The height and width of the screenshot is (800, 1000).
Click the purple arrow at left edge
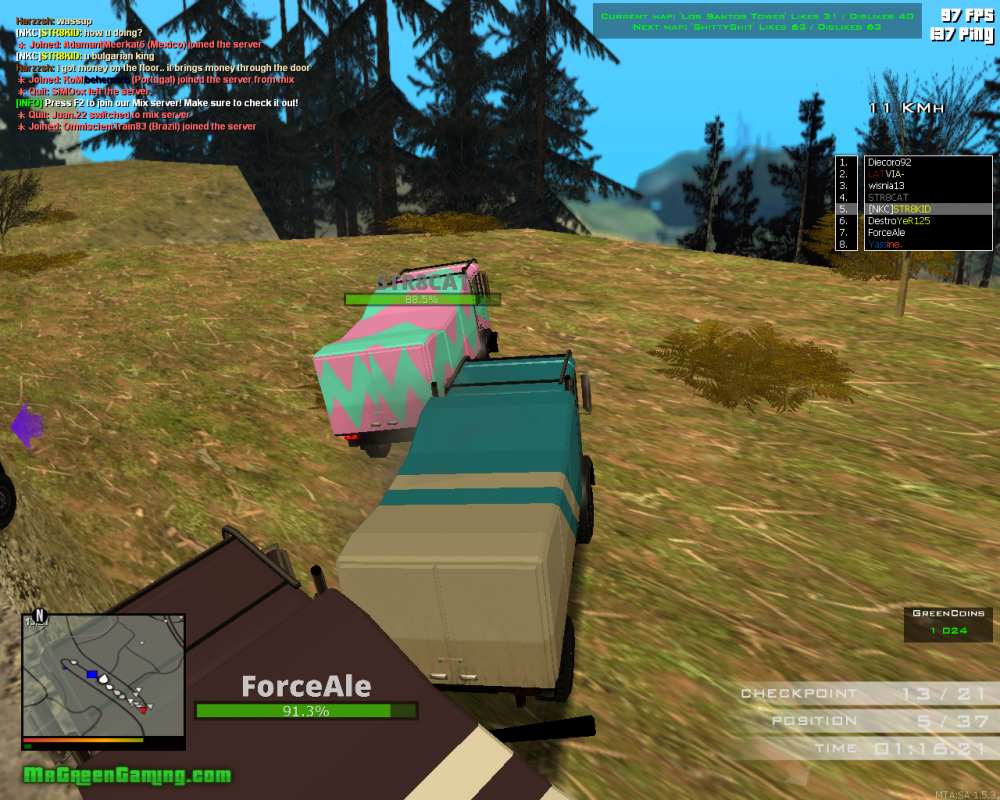click(x=27, y=427)
